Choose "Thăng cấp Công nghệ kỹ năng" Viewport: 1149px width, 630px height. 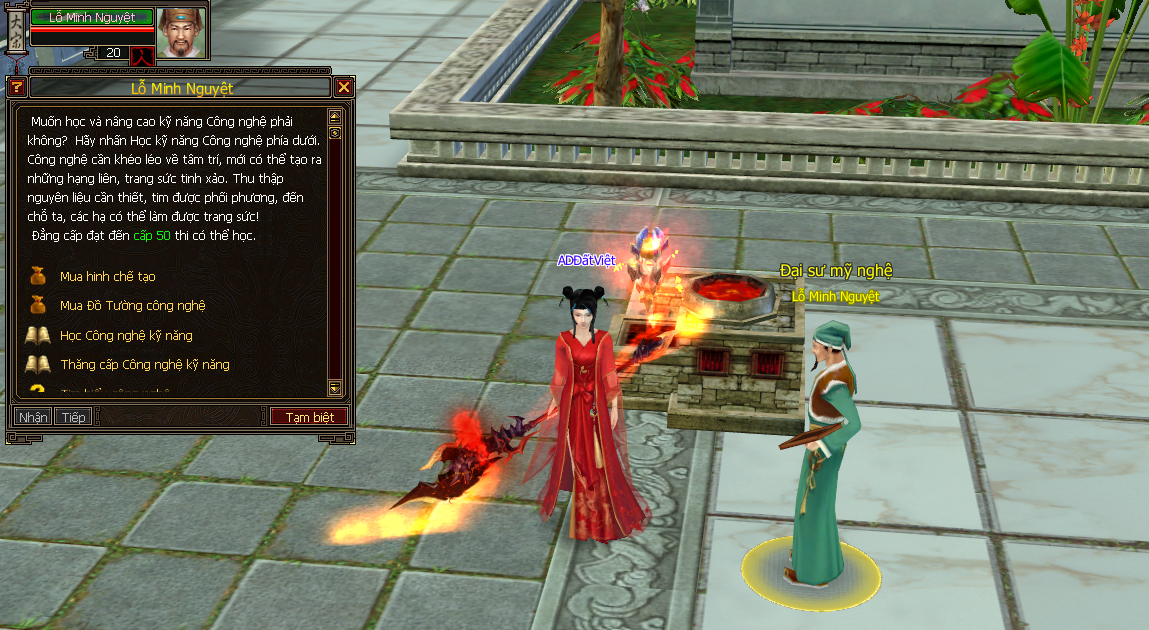click(144, 364)
